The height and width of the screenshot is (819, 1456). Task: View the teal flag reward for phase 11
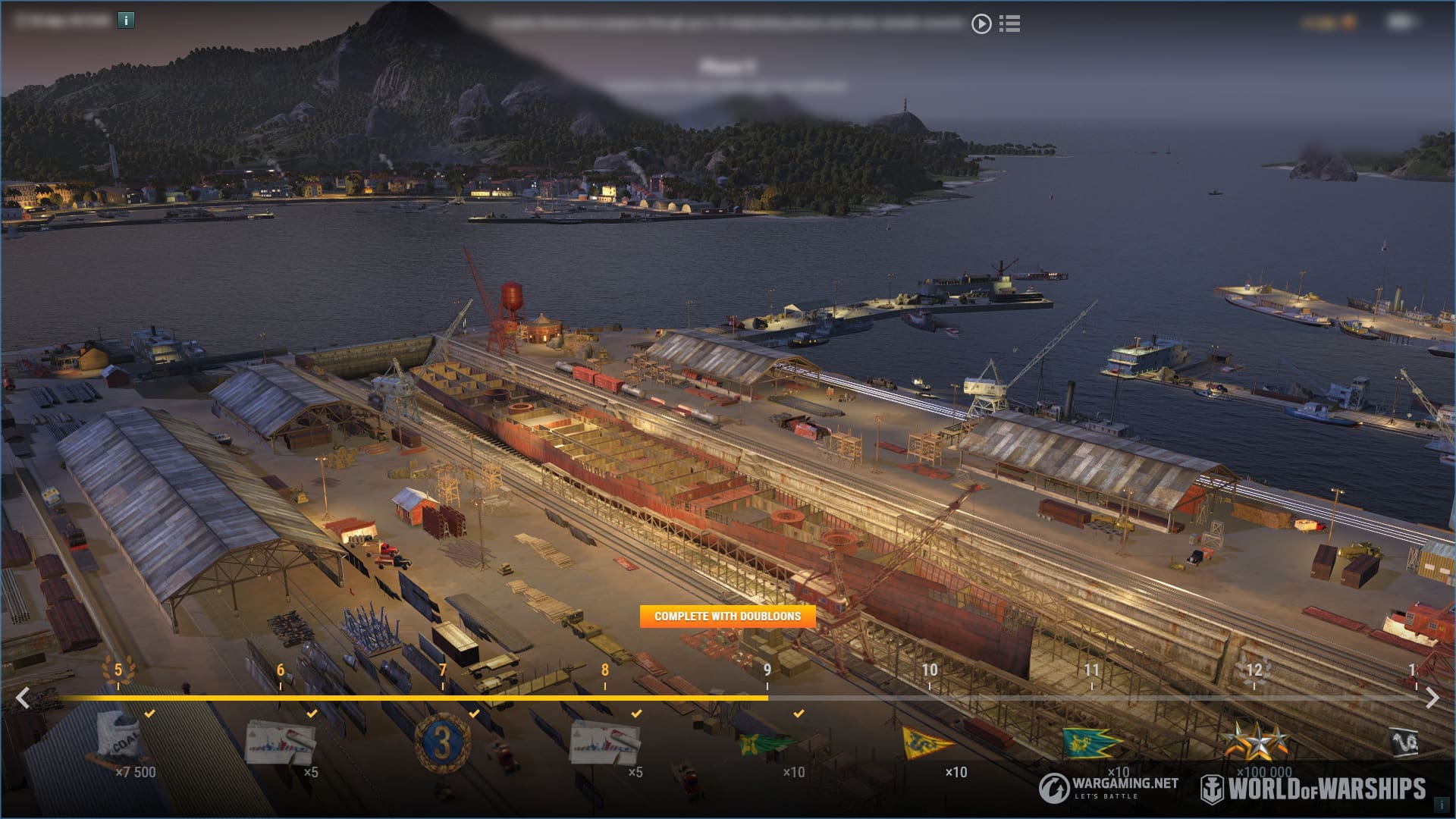pyautogui.click(x=1091, y=743)
